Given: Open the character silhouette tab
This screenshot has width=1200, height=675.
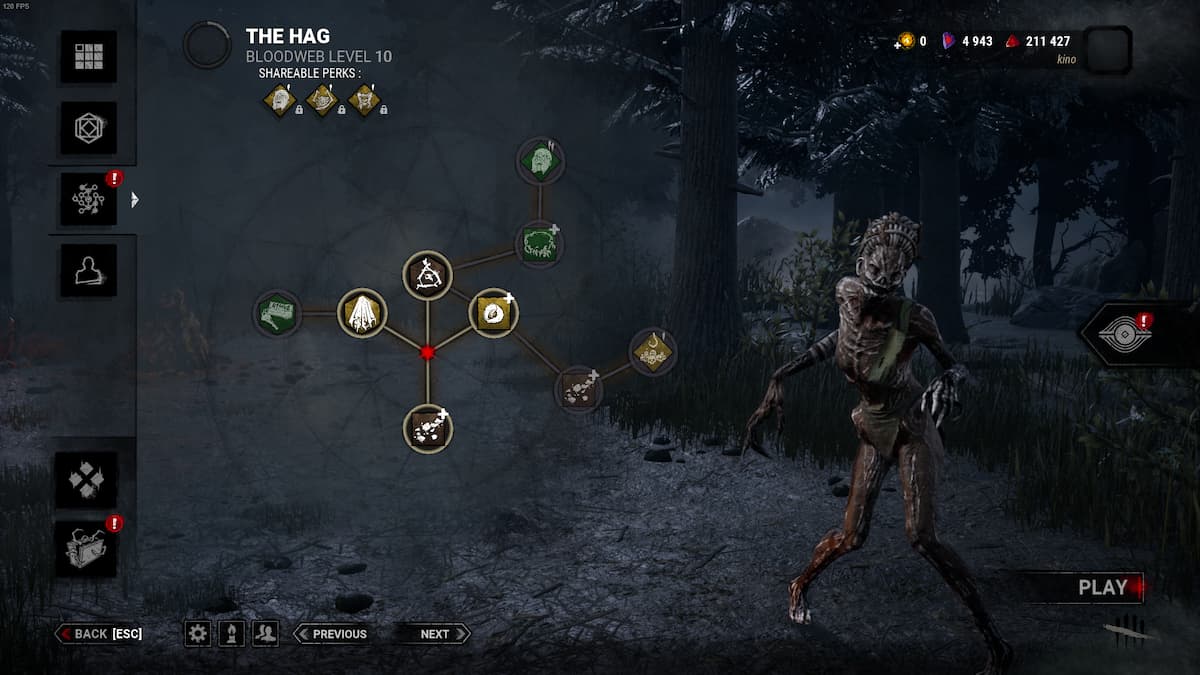Looking at the screenshot, I should [88, 271].
